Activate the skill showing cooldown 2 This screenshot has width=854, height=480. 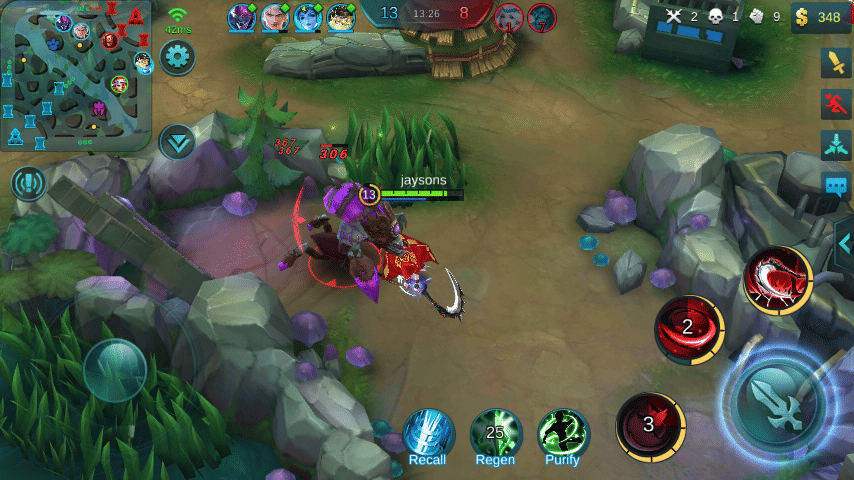coord(688,327)
